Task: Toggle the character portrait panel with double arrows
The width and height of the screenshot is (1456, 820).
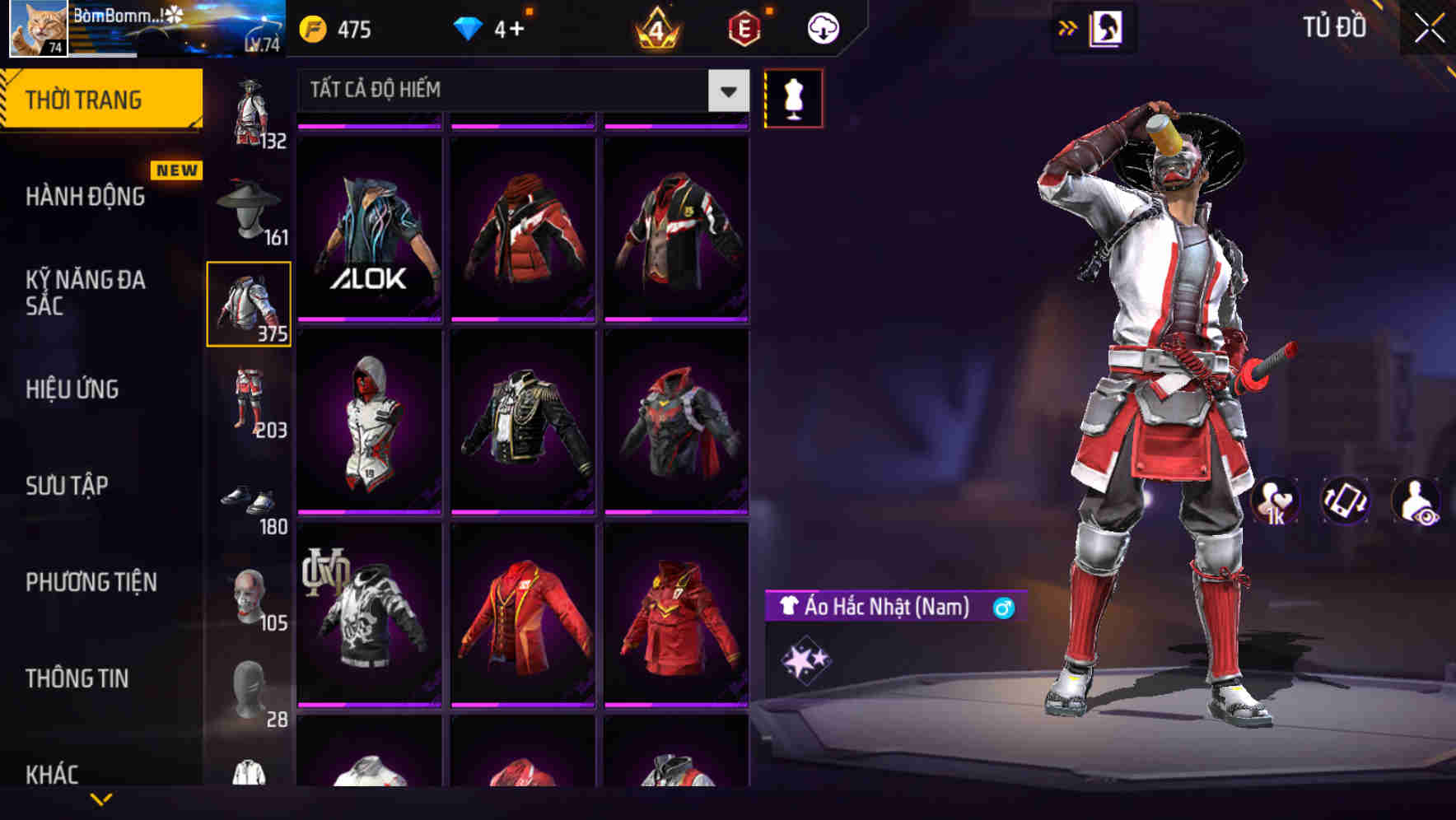Action: click(x=1068, y=27)
